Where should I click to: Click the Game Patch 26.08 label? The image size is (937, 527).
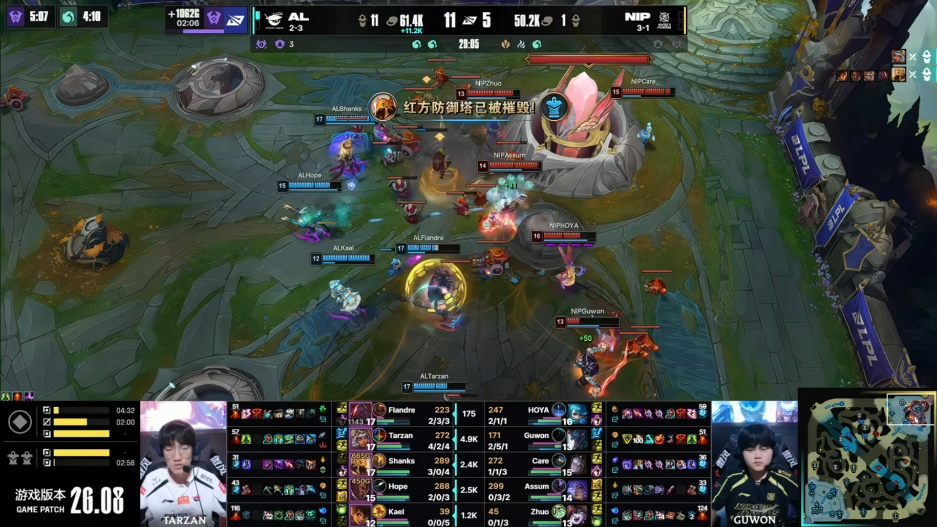point(69,498)
